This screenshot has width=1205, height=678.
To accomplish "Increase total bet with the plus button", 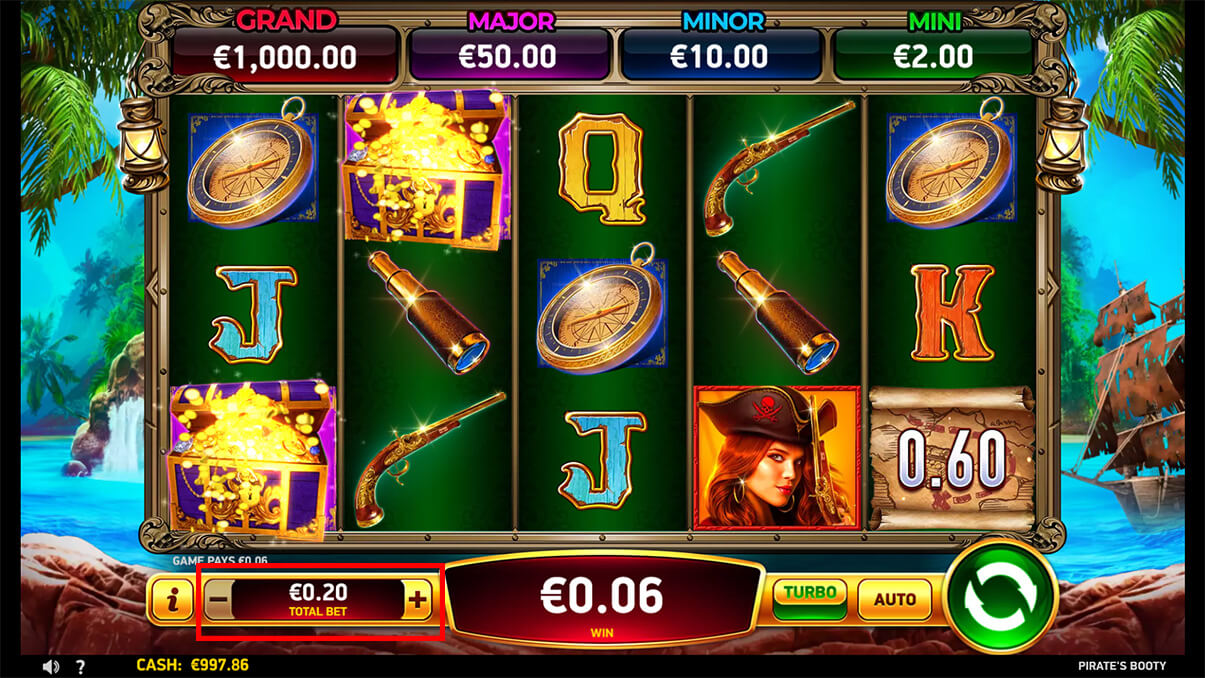I will tap(418, 601).
